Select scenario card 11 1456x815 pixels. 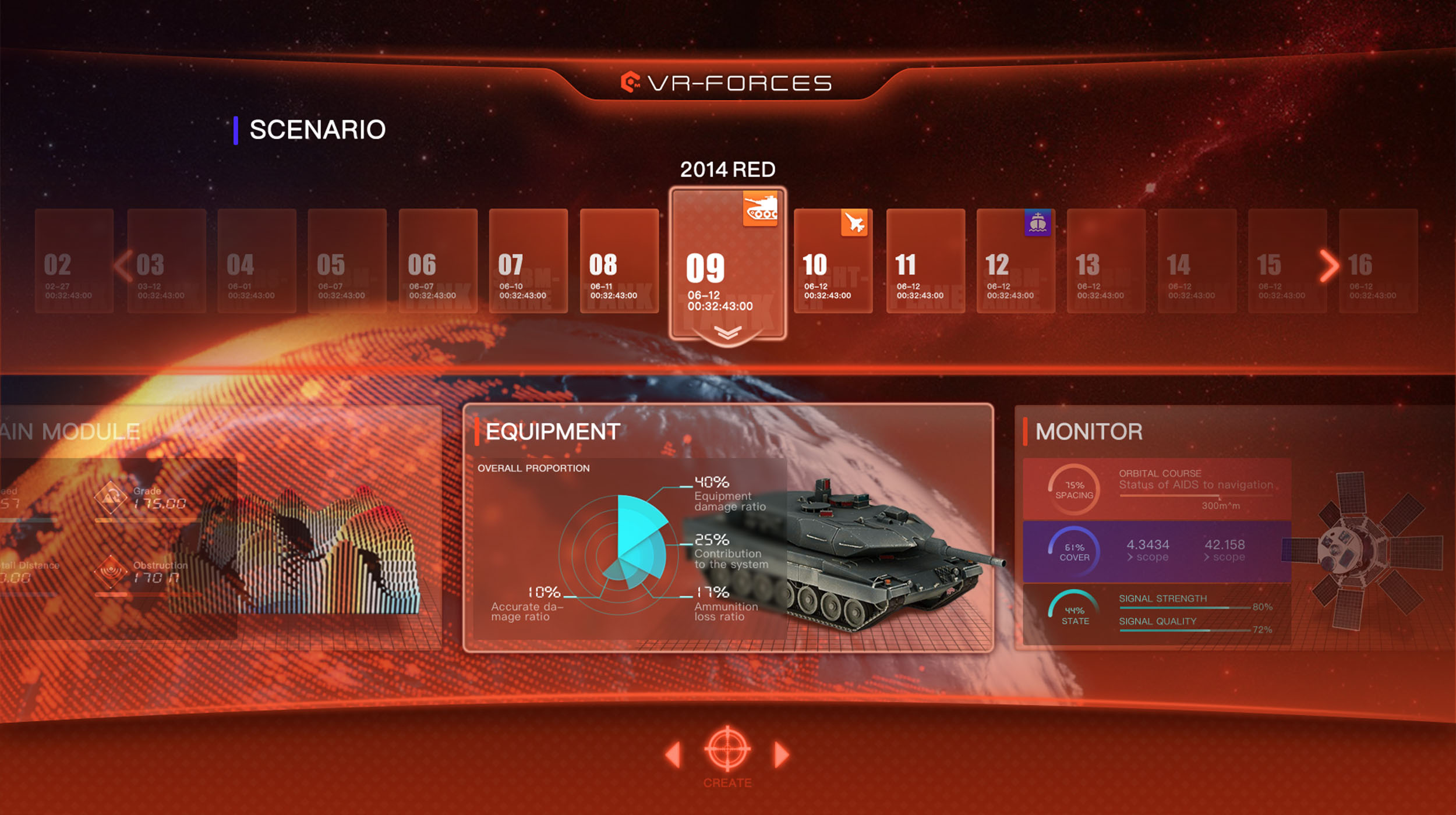pyautogui.click(x=925, y=261)
